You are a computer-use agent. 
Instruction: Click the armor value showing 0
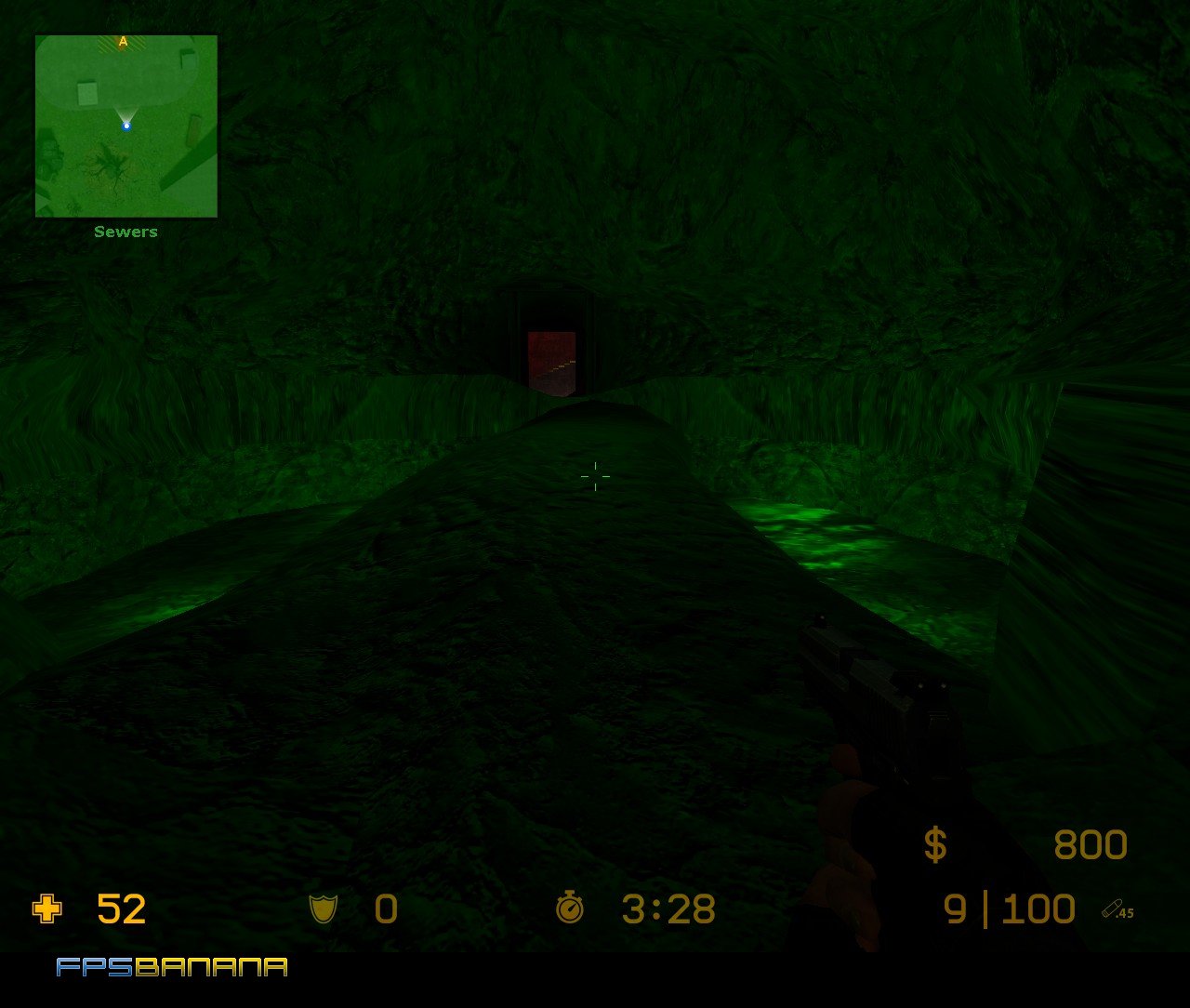(385, 909)
